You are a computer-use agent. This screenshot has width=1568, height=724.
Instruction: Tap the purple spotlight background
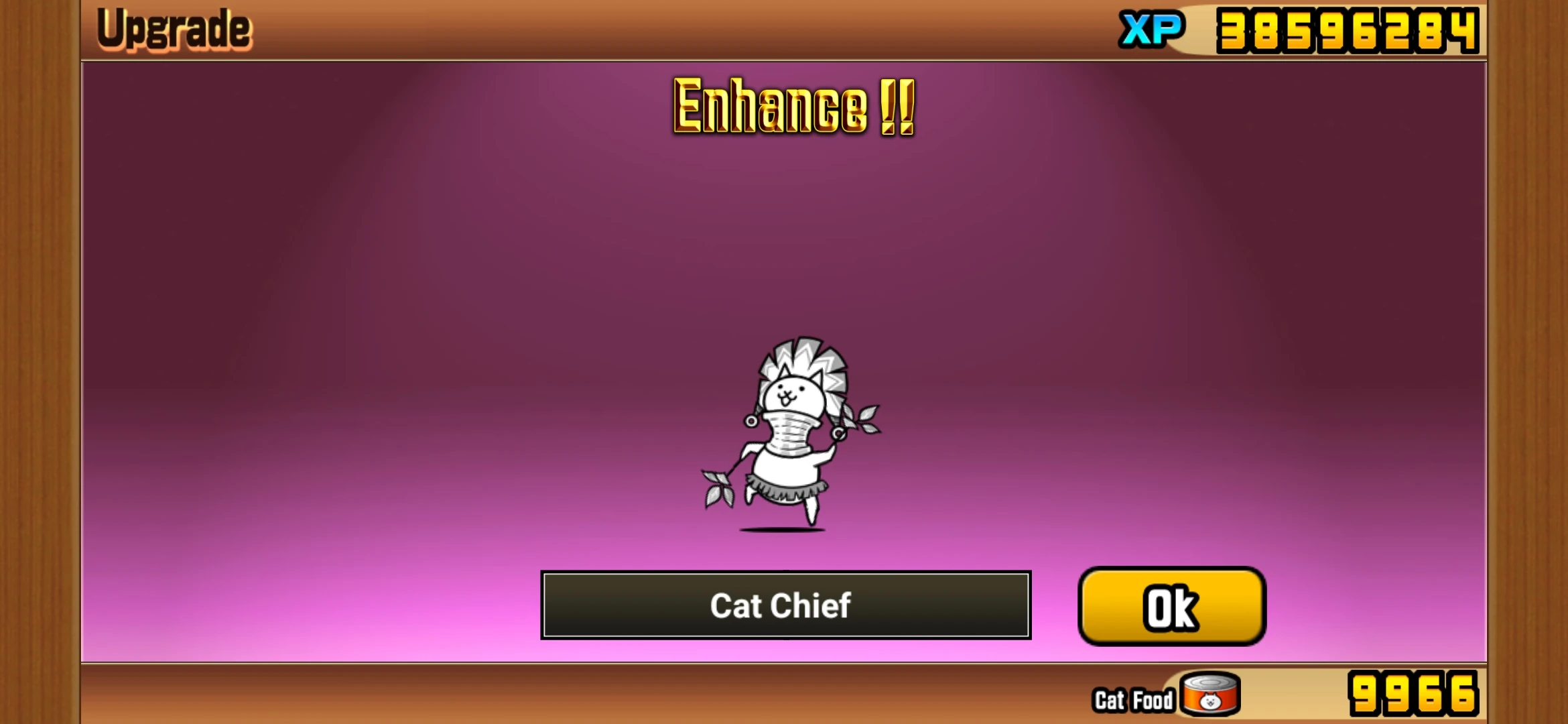[x=402, y=268]
